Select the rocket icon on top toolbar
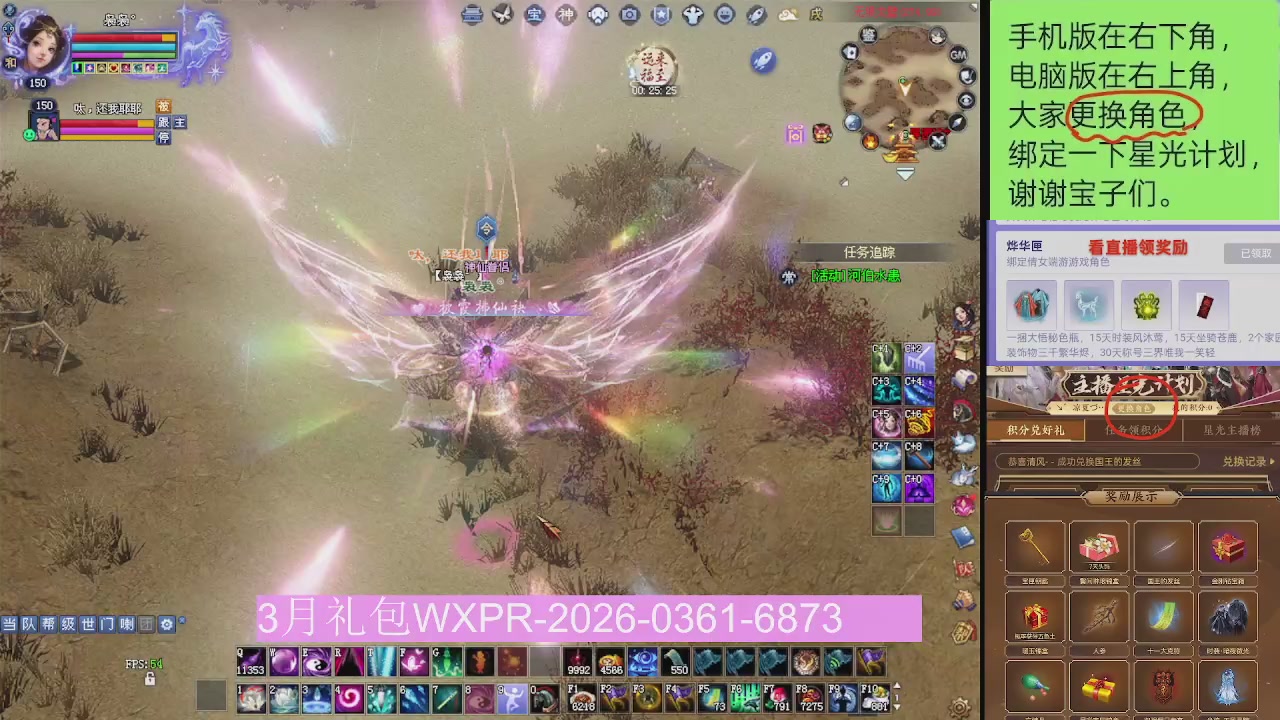Image resolution: width=1280 pixels, height=720 pixels. (755, 15)
